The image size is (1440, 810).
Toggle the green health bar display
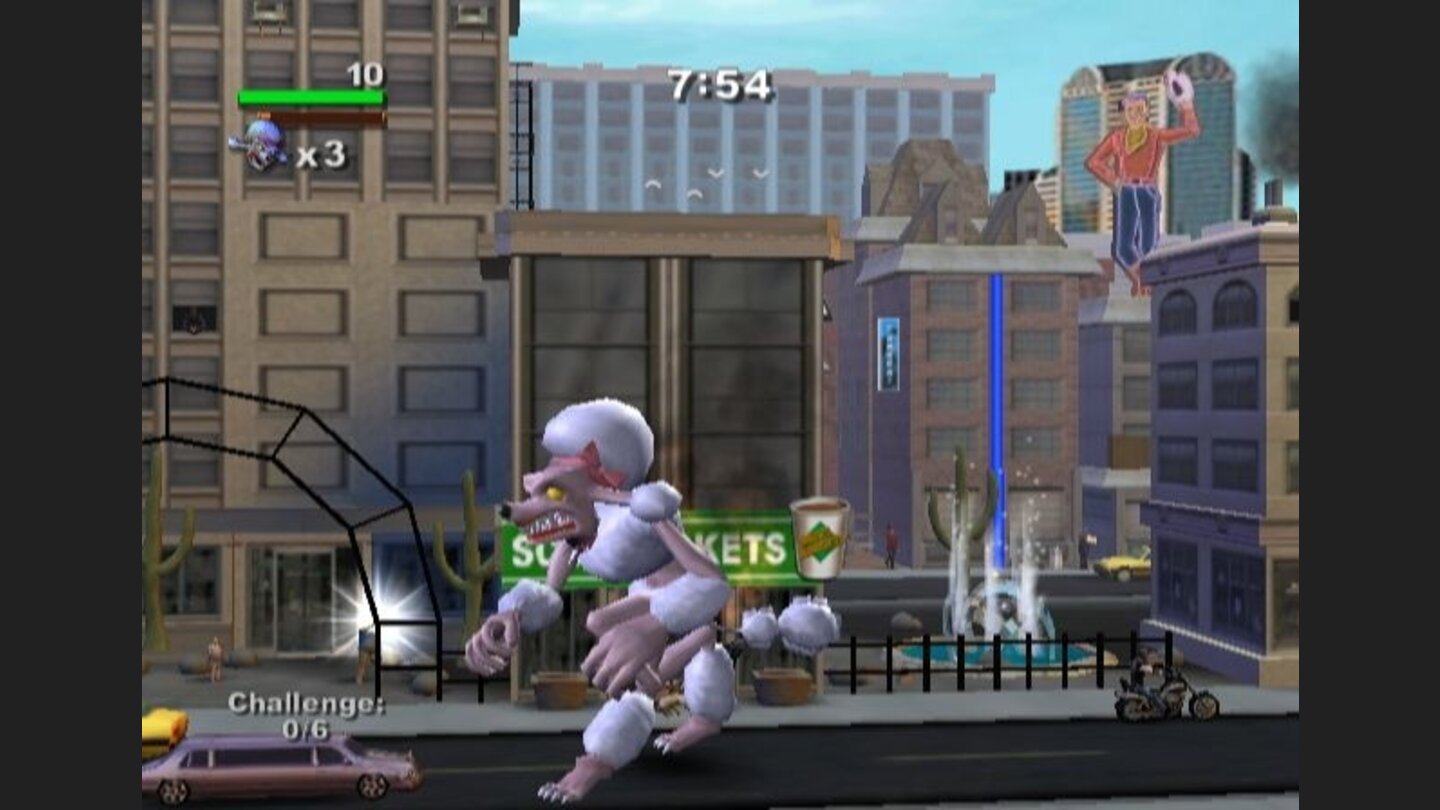coord(310,96)
